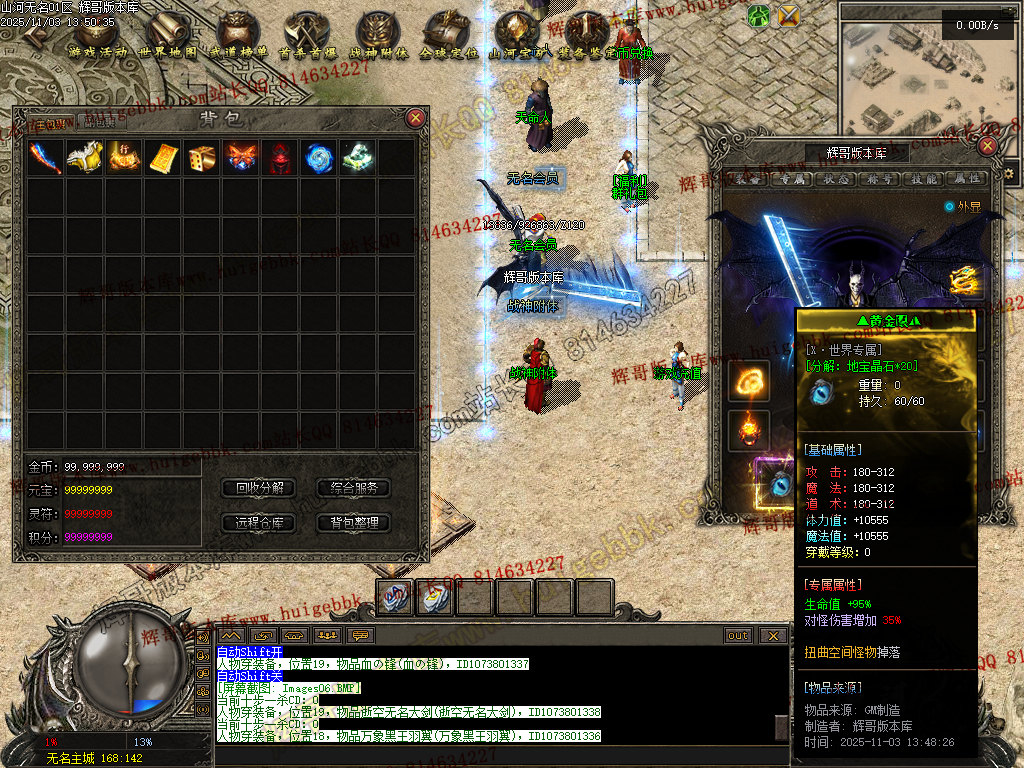This screenshot has width=1024, height=768.
Task: Select the yellow talisman paper item
Action: tap(162, 158)
